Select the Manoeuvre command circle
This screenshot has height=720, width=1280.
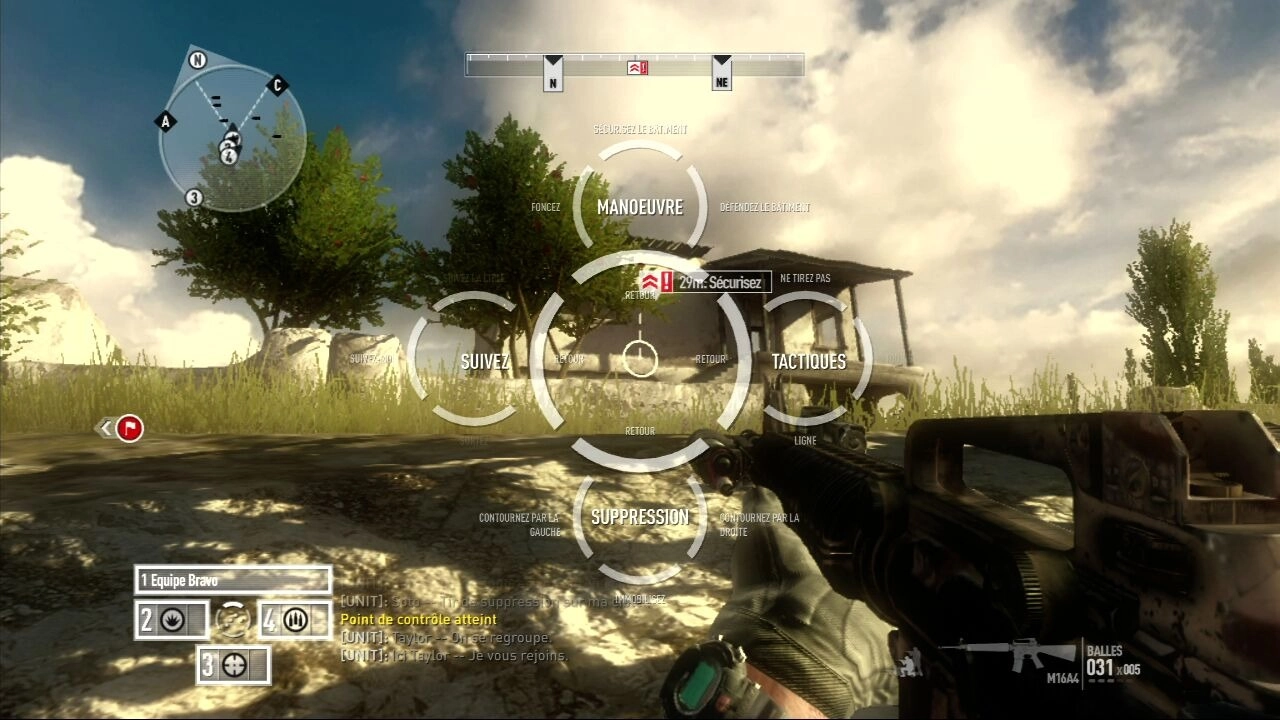640,207
